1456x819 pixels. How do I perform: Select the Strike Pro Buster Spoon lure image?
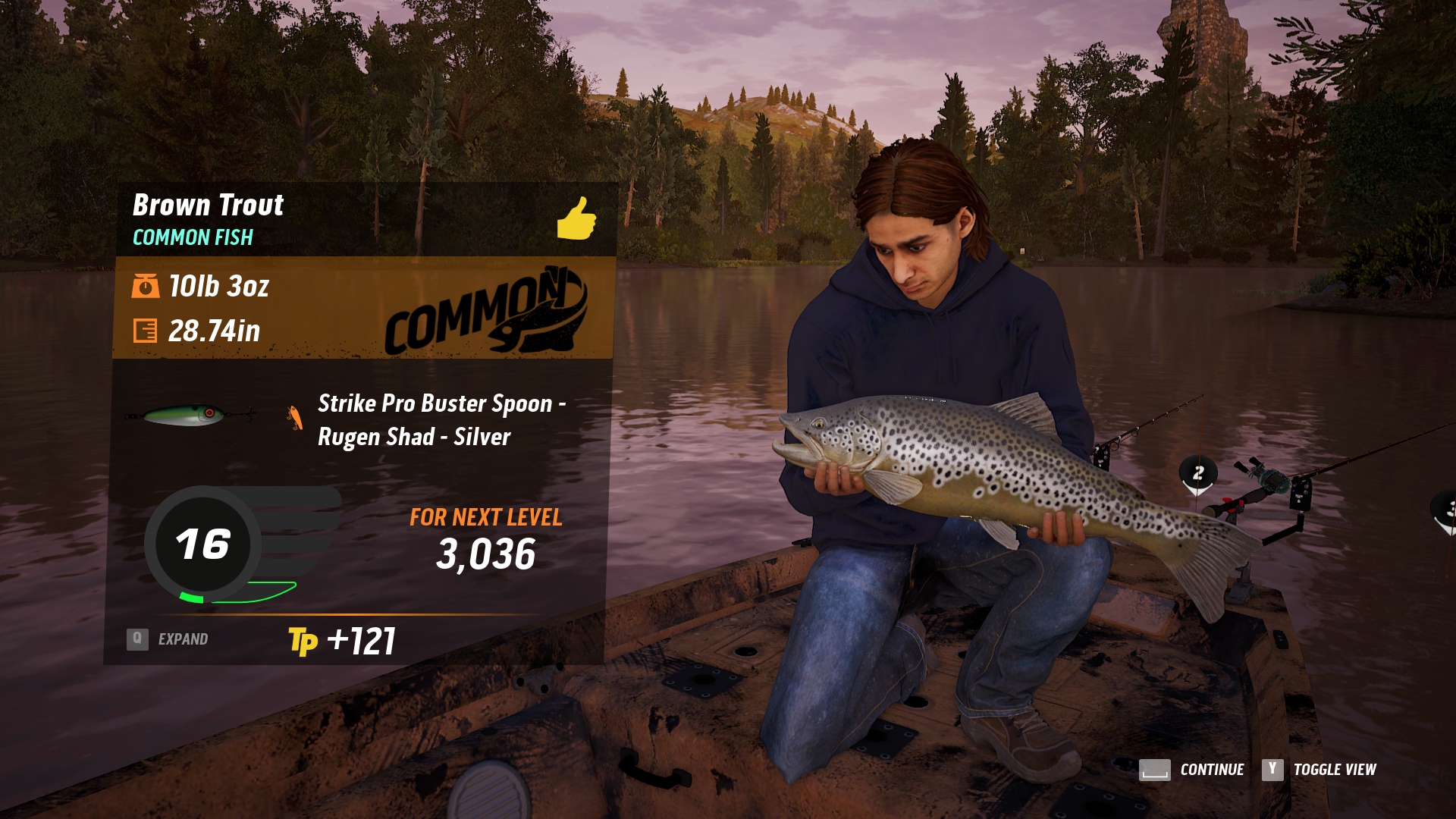pos(190,415)
